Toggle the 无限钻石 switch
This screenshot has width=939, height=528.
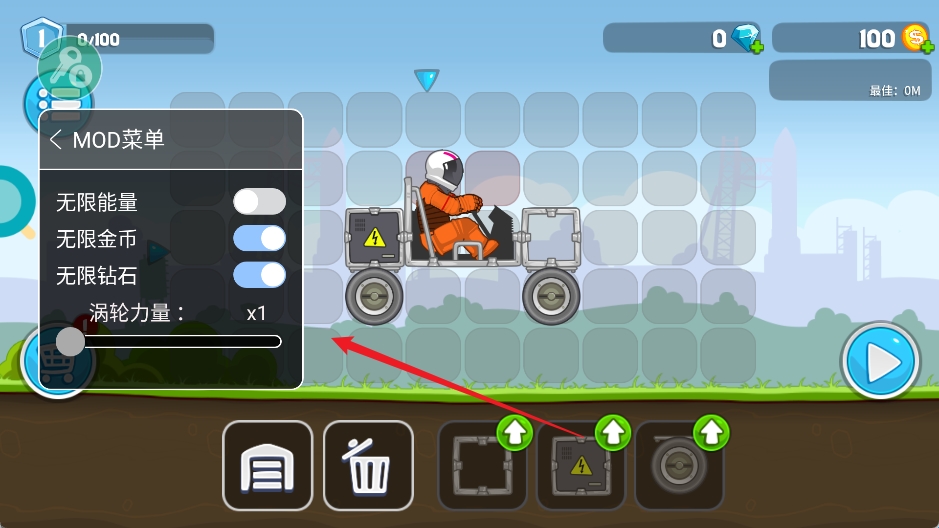point(259,275)
